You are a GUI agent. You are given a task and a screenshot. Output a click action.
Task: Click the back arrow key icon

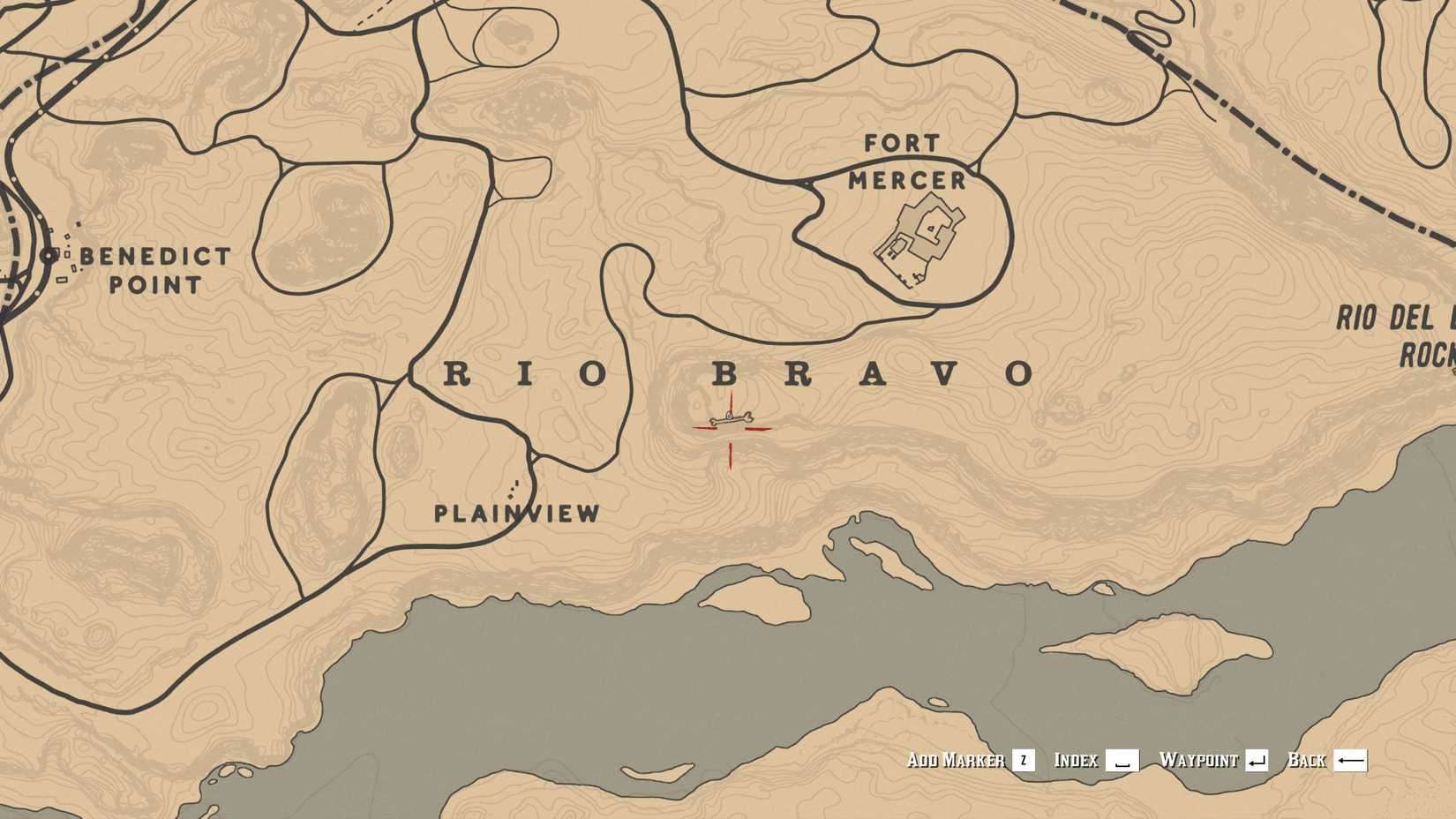[1350, 758]
